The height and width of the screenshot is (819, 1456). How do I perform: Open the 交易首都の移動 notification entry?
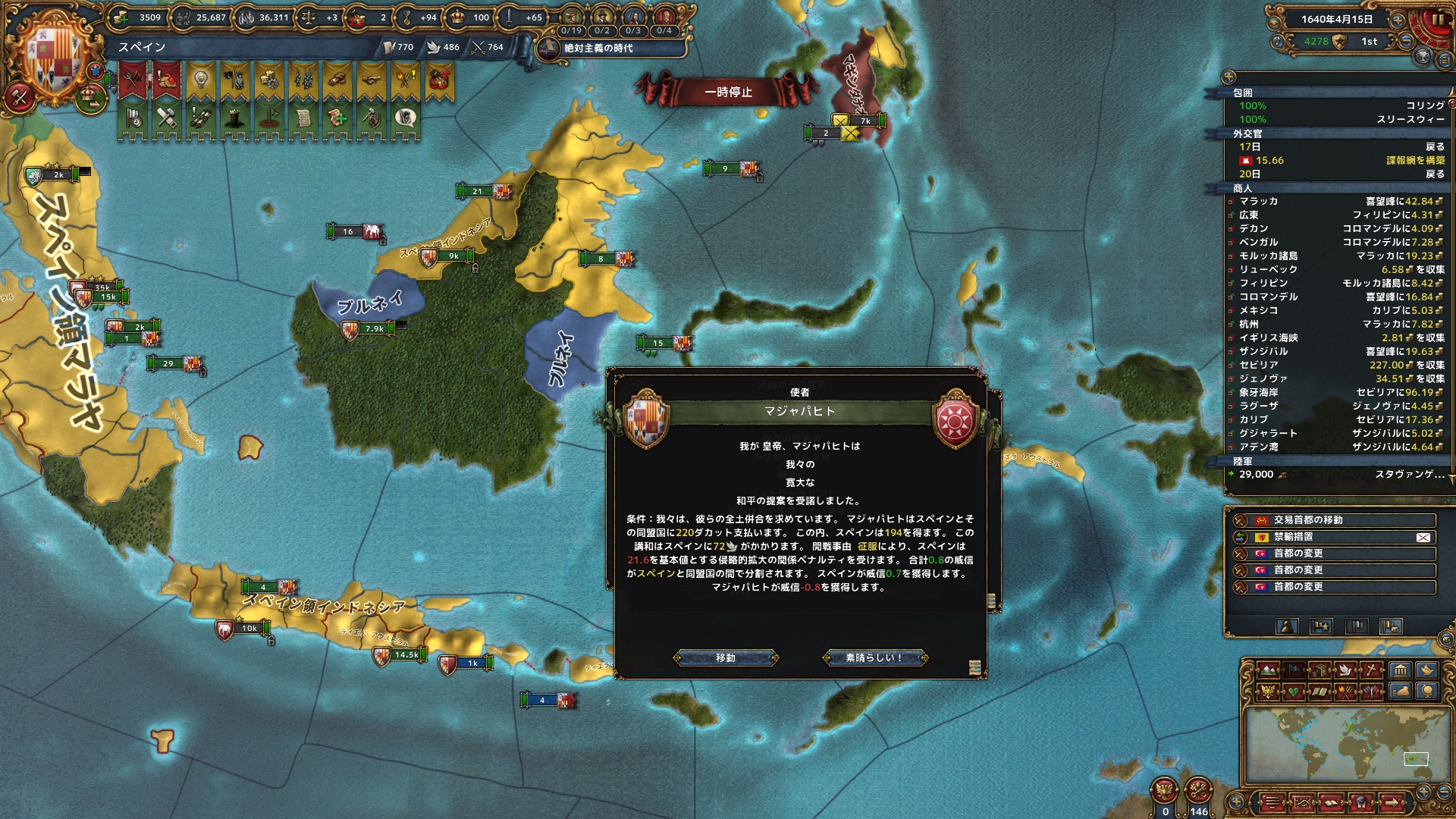1335,520
